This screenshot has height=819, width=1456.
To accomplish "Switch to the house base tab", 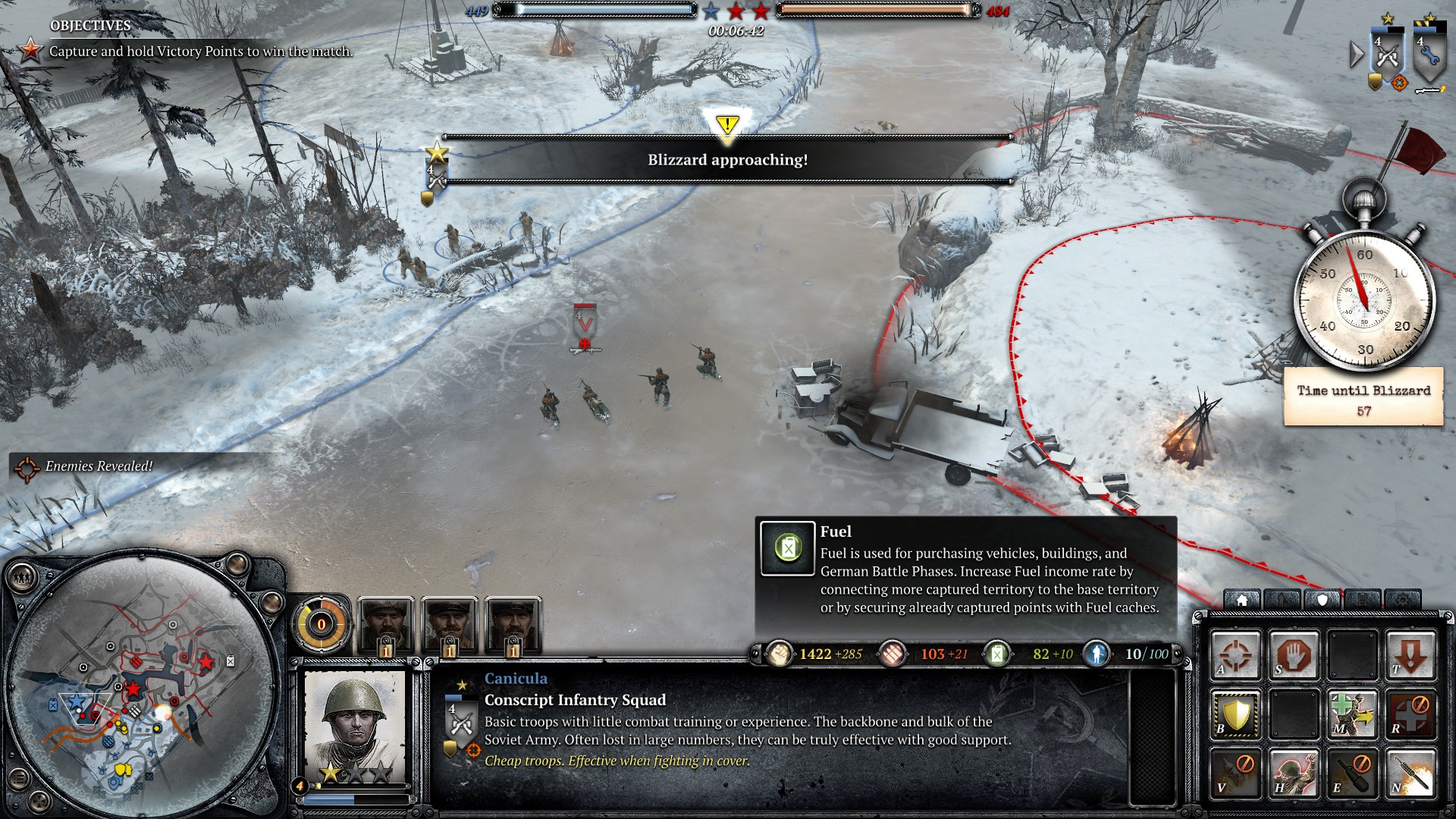I will click(1242, 600).
